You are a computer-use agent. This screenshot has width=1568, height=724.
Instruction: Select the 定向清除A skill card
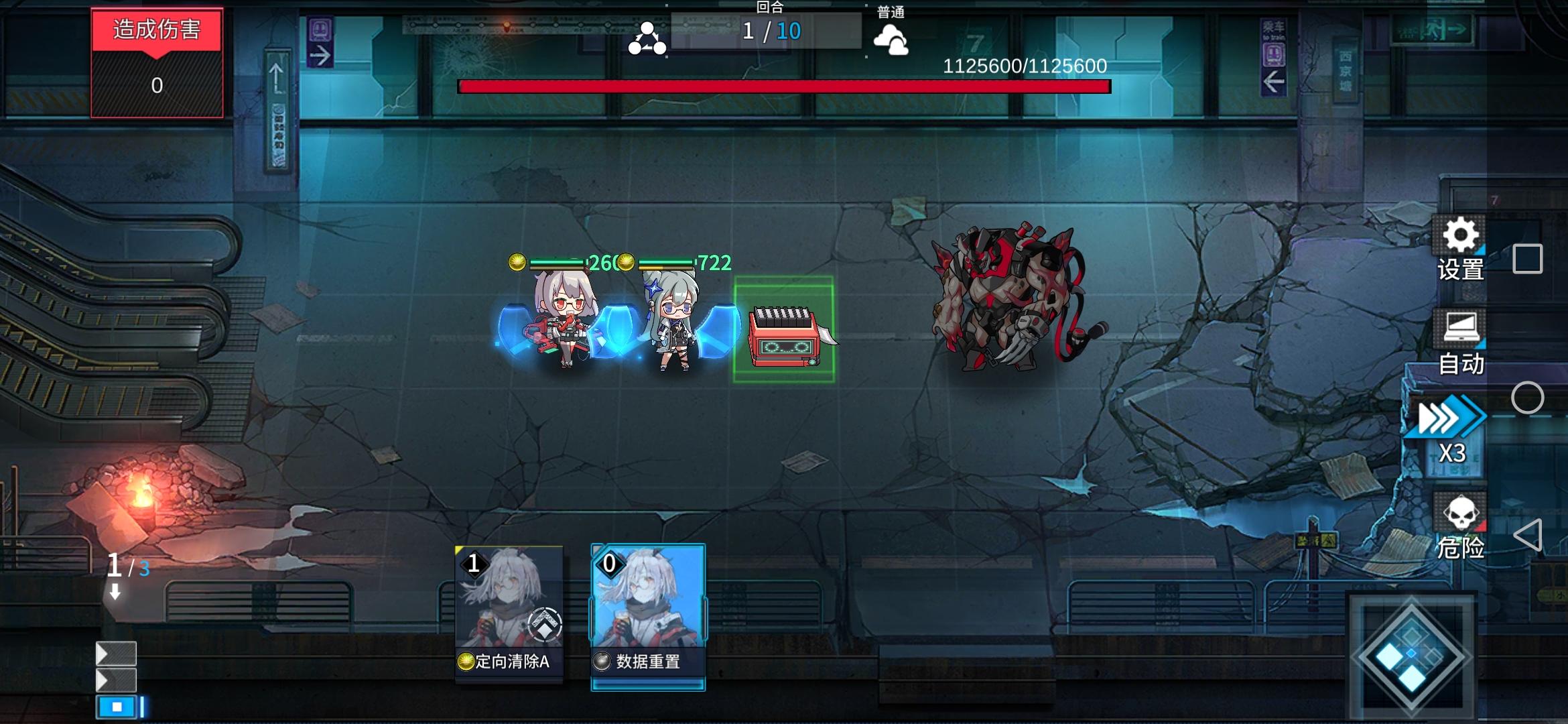tap(509, 613)
